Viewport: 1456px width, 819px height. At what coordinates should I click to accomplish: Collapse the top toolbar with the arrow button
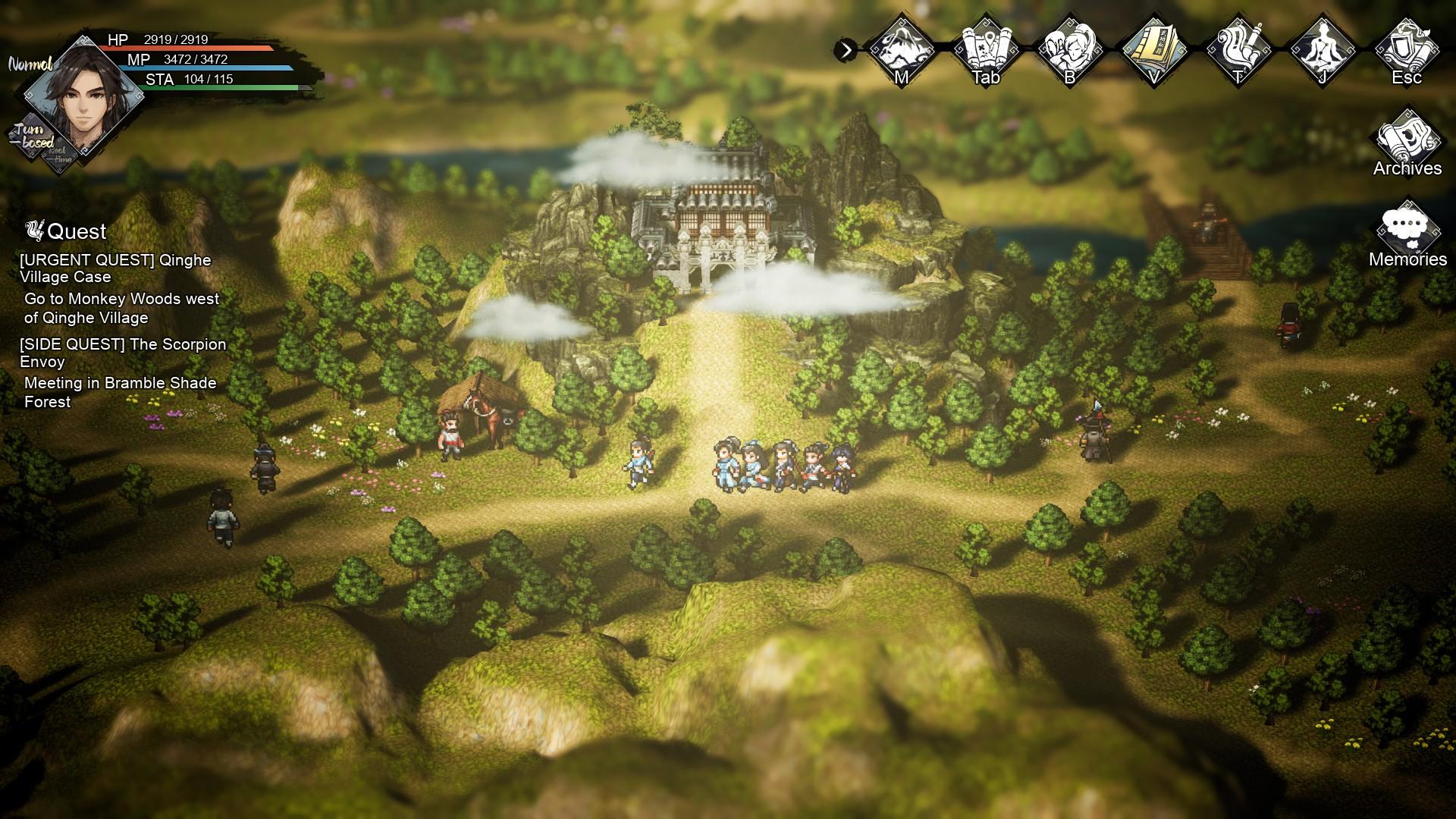846,51
